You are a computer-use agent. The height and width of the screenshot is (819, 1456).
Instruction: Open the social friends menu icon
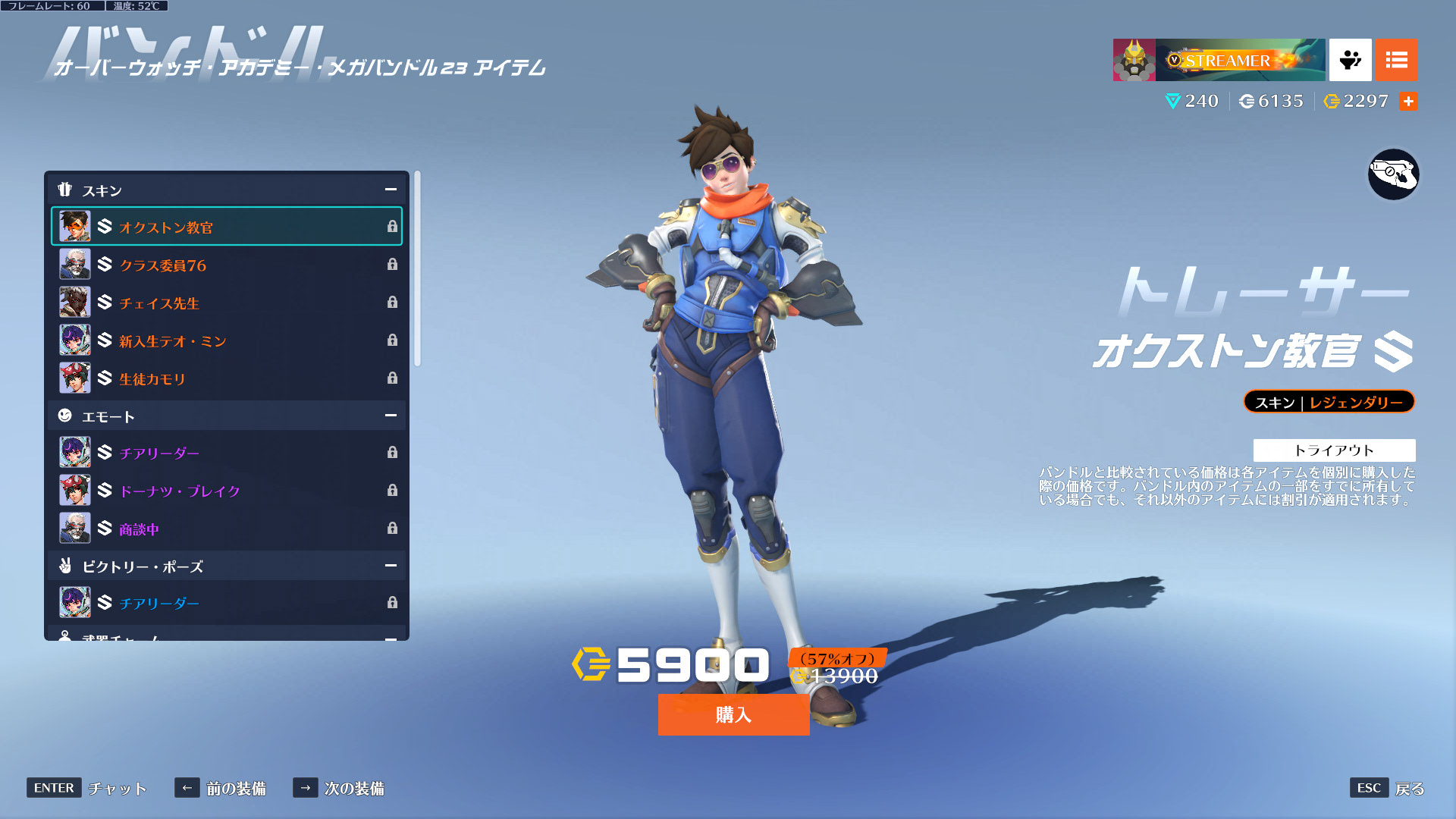coord(1350,60)
